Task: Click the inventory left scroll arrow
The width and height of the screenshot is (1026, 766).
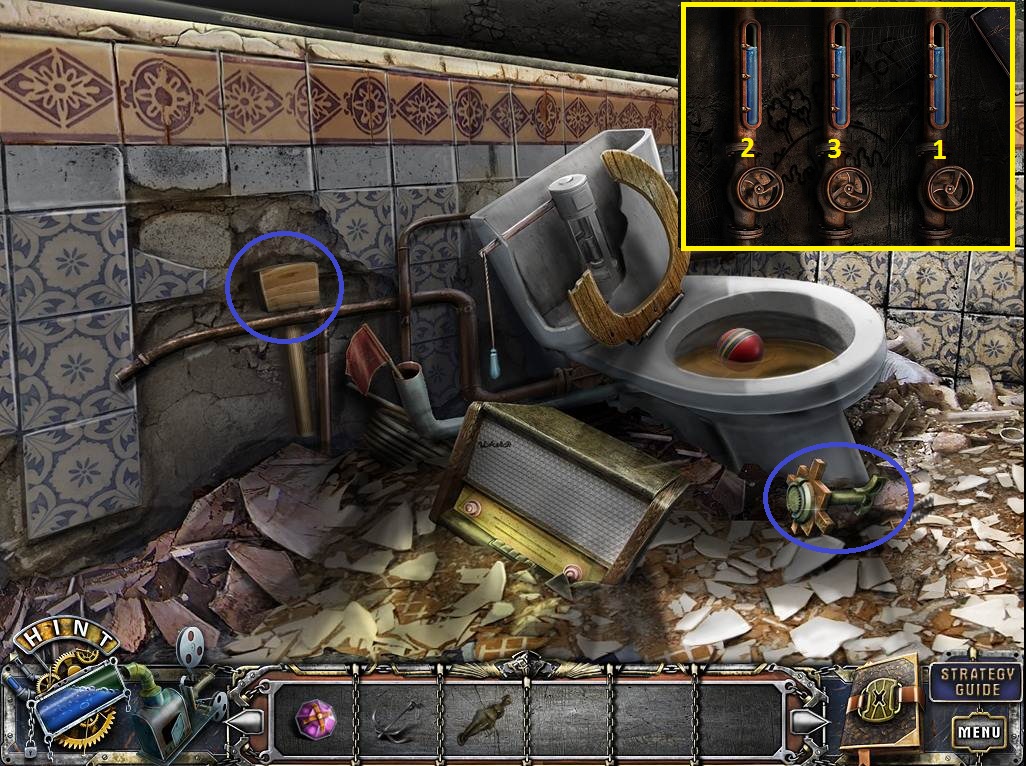Action: coord(250,719)
